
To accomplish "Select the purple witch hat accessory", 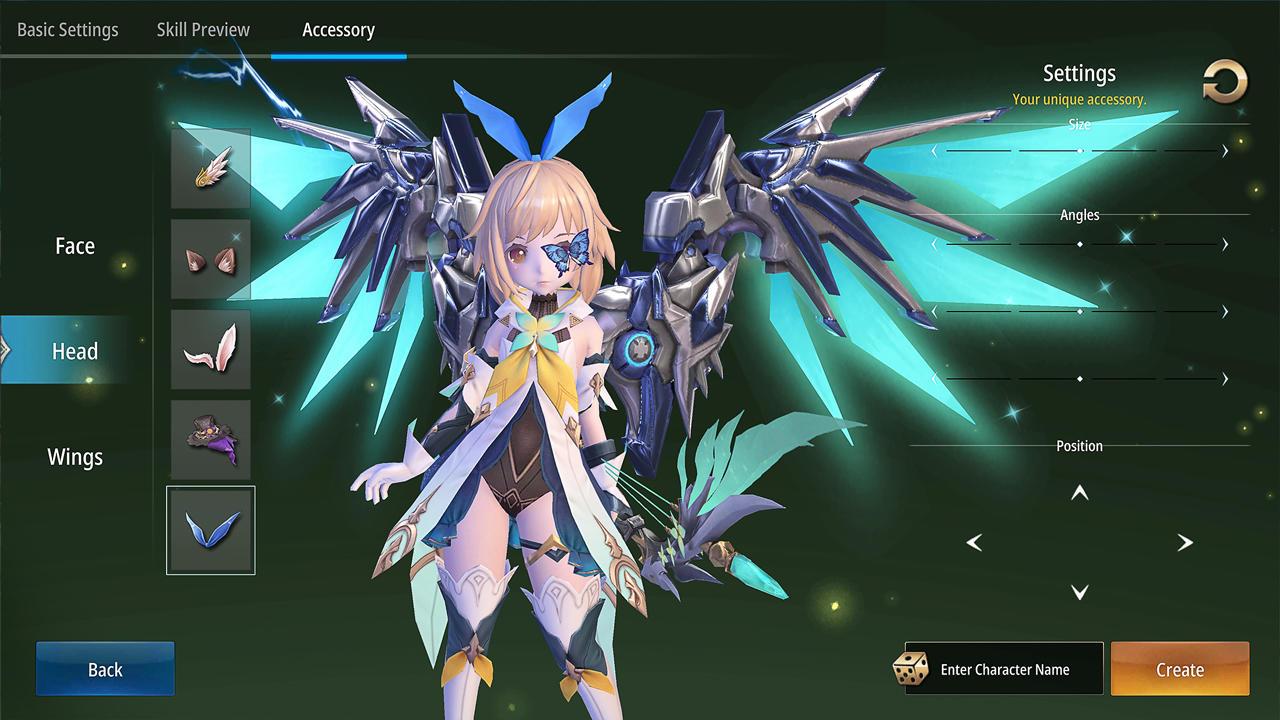I will tap(210, 438).
